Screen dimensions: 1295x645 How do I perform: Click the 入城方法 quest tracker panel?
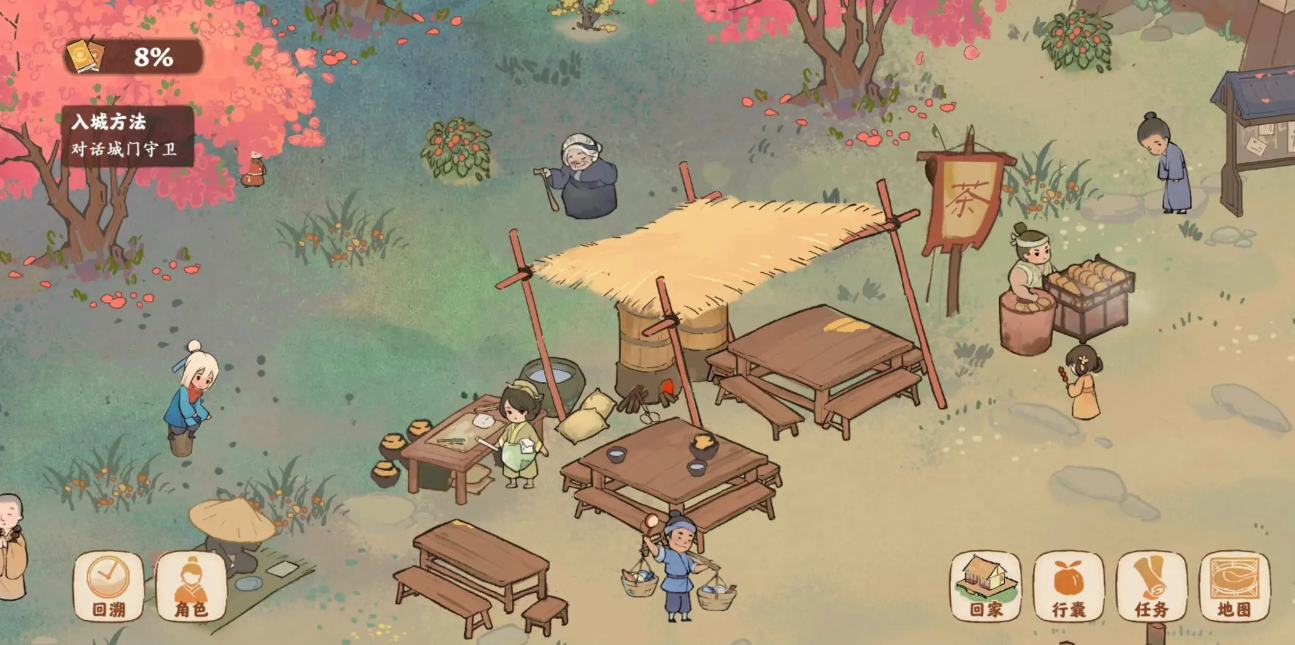click(128, 135)
